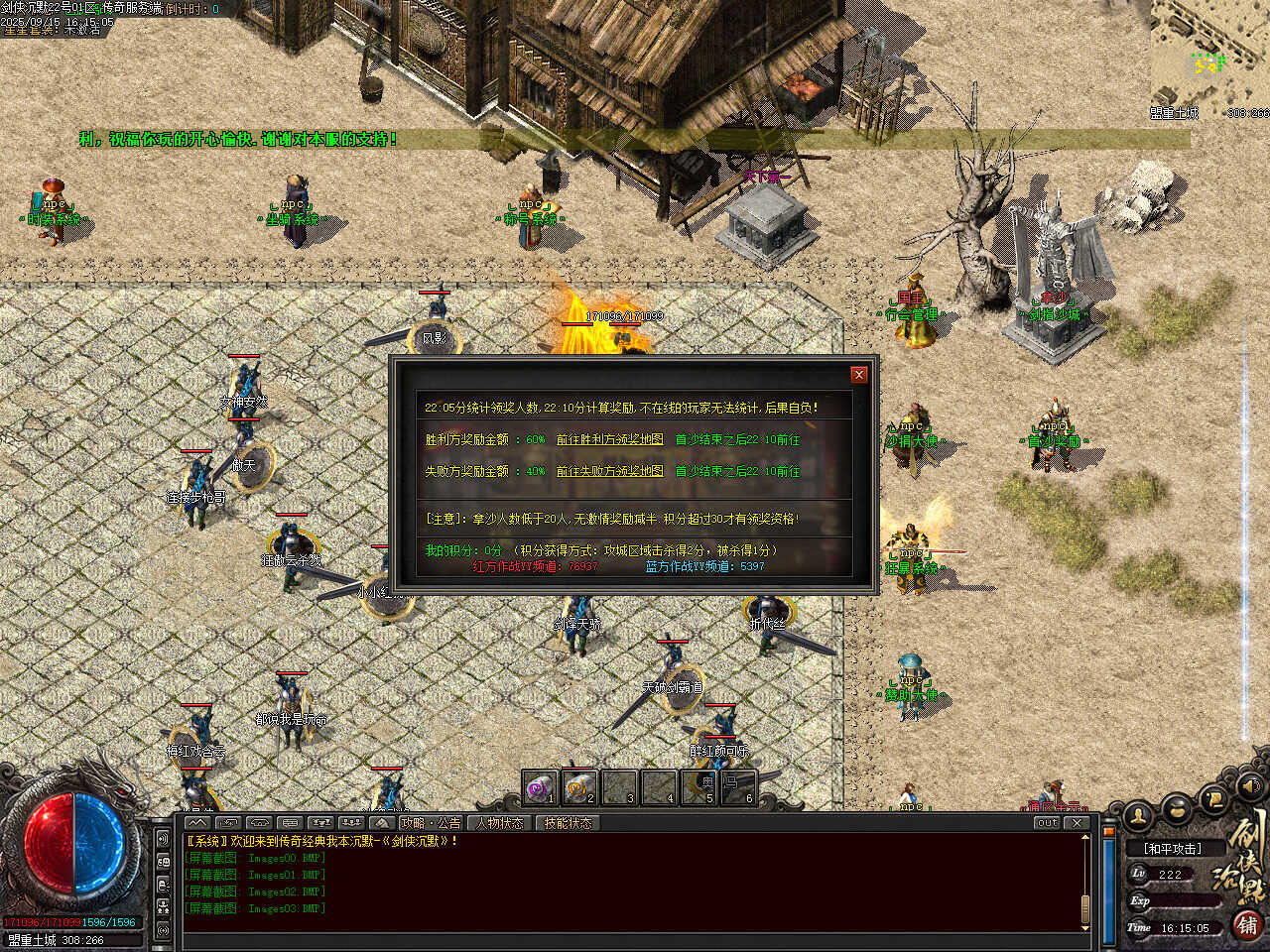Screen dimensions: 1270x952
Task: Click the chat panel 'out' button
Action: [x=1047, y=822]
